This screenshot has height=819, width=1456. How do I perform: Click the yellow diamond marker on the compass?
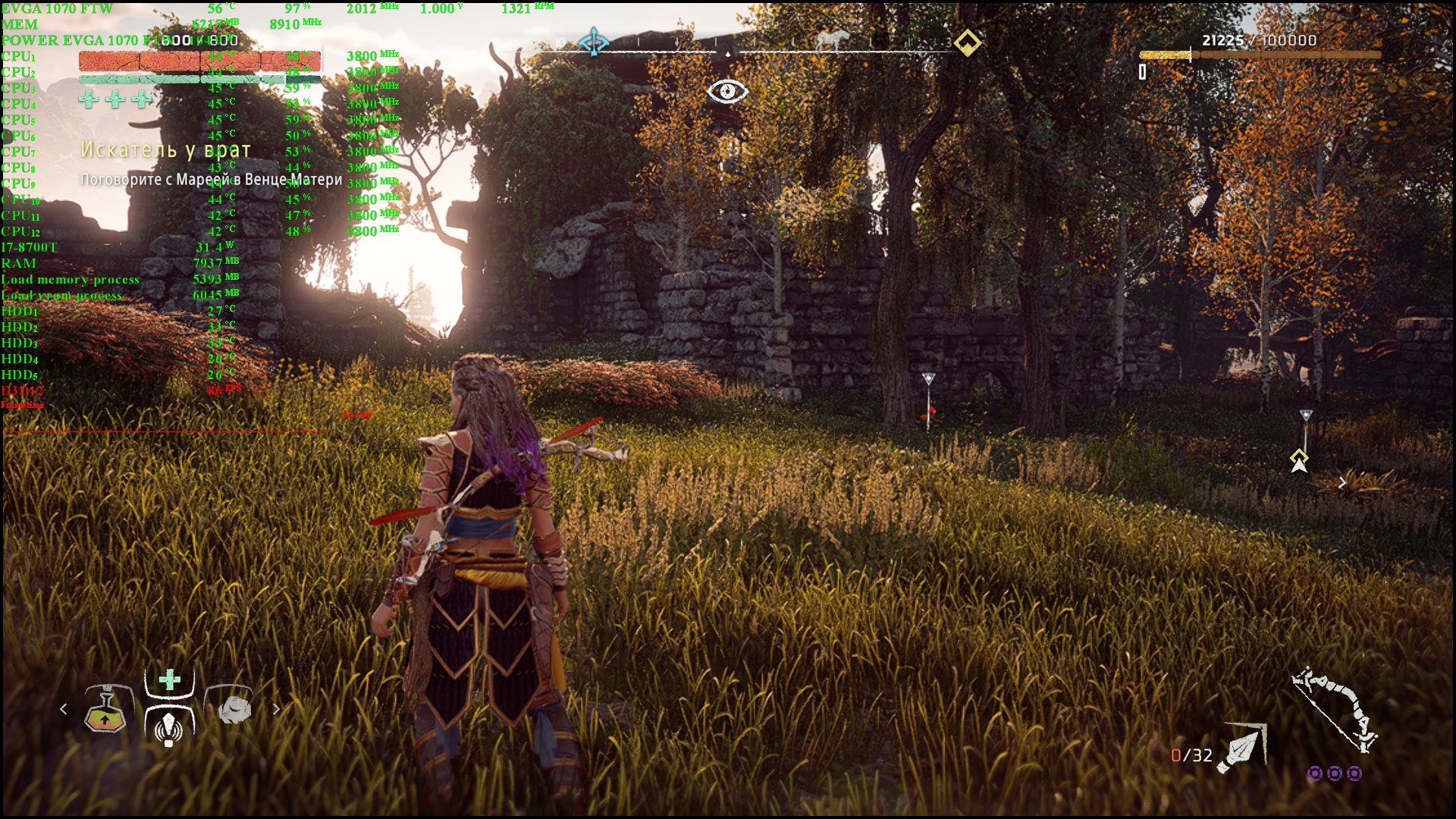click(967, 42)
